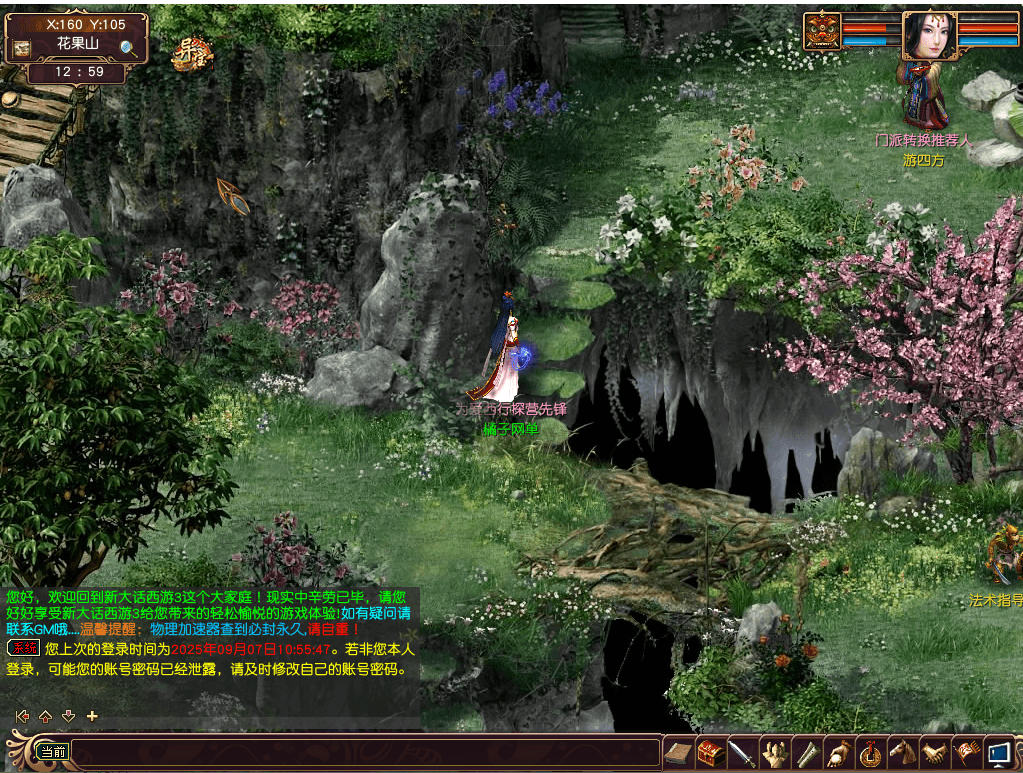Open the world map scroll icon

pos(22,47)
